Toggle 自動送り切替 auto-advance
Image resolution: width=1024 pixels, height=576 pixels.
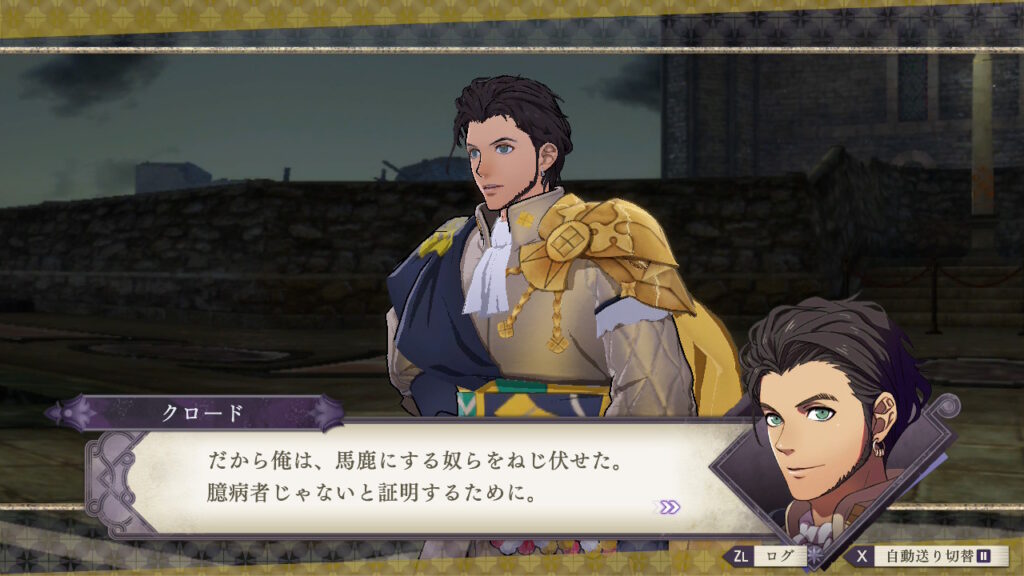(x=926, y=556)
